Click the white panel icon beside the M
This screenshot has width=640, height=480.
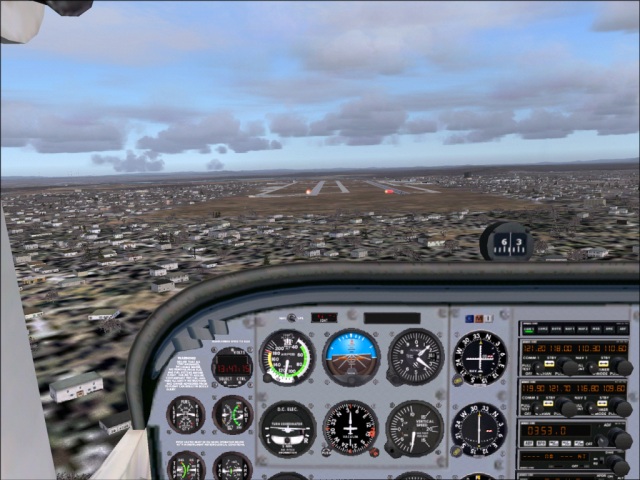point(491,319)
